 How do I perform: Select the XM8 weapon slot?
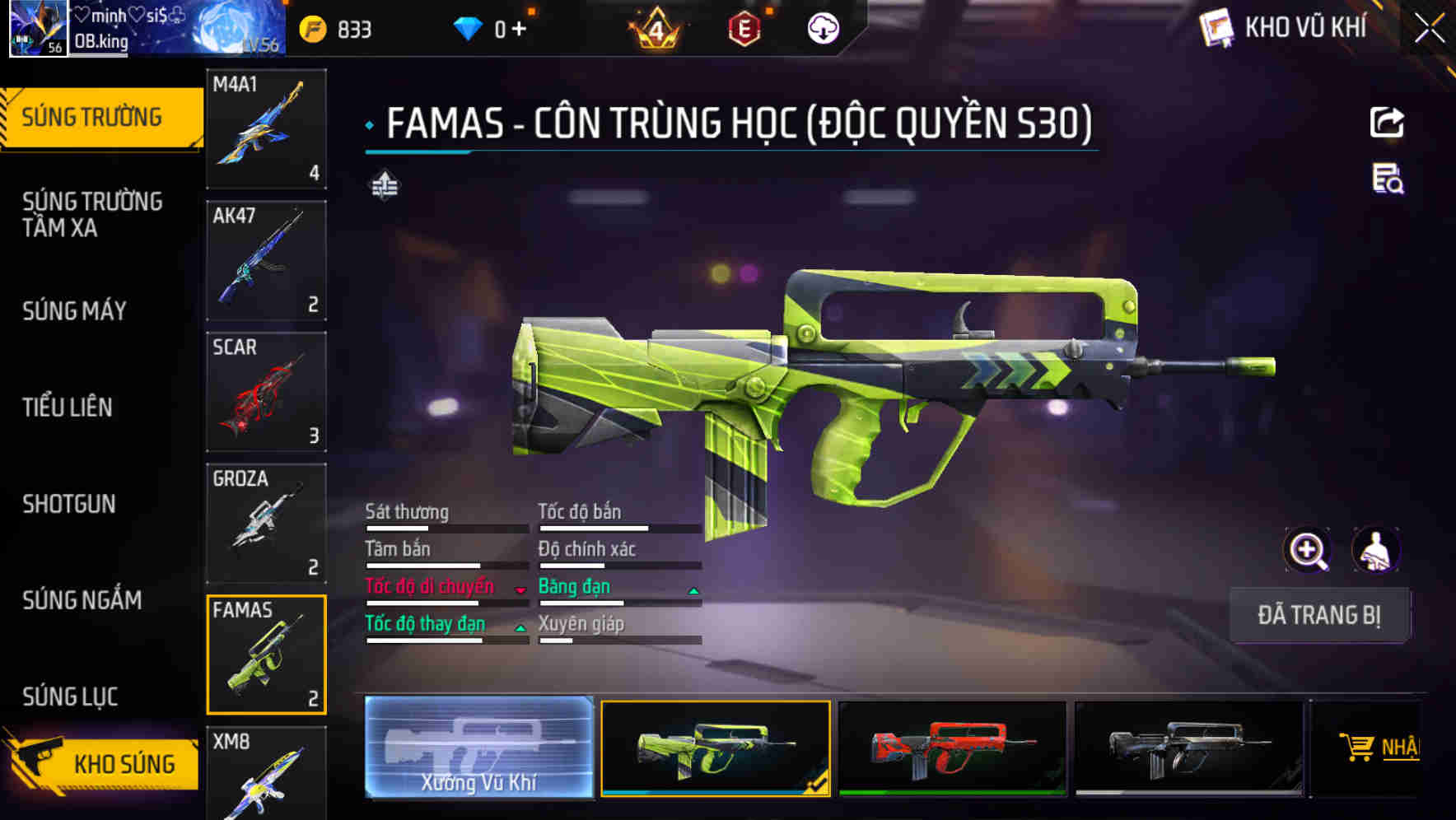coord(266,774)
